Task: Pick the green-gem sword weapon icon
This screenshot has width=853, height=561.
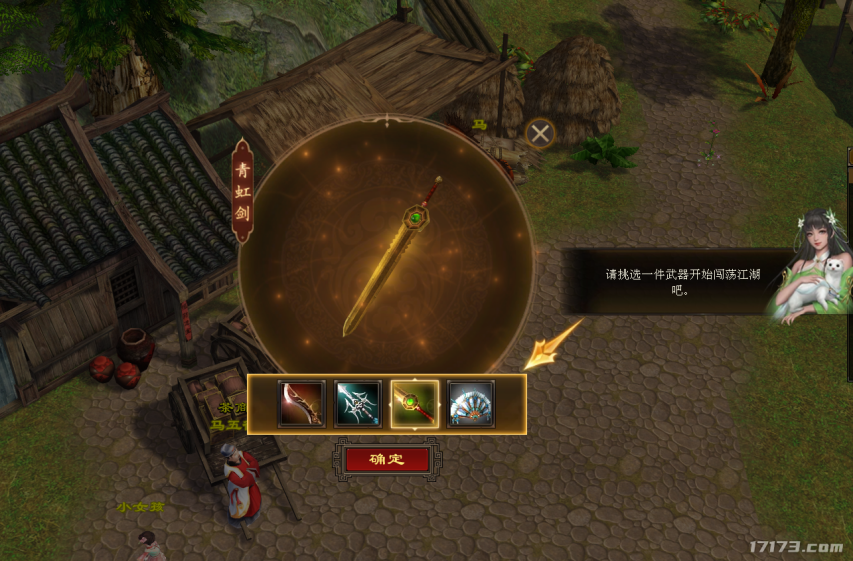Action: 414,404
